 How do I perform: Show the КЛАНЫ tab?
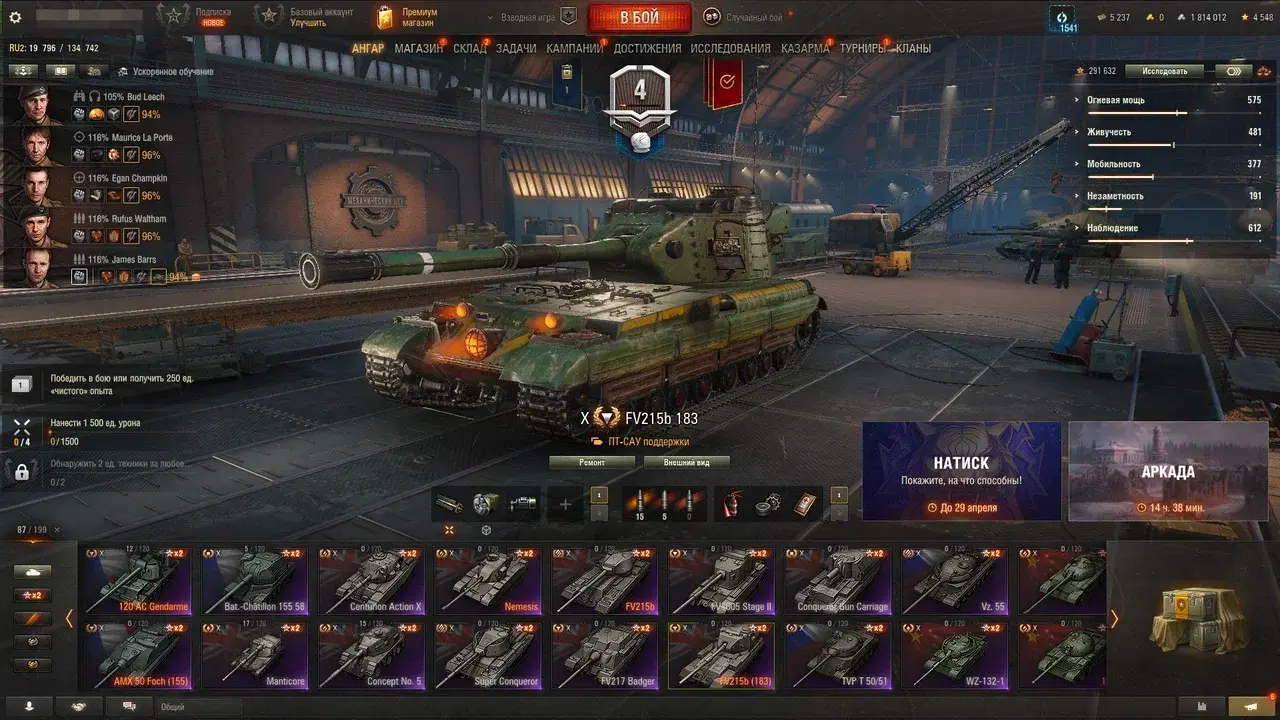coord(913,48)
